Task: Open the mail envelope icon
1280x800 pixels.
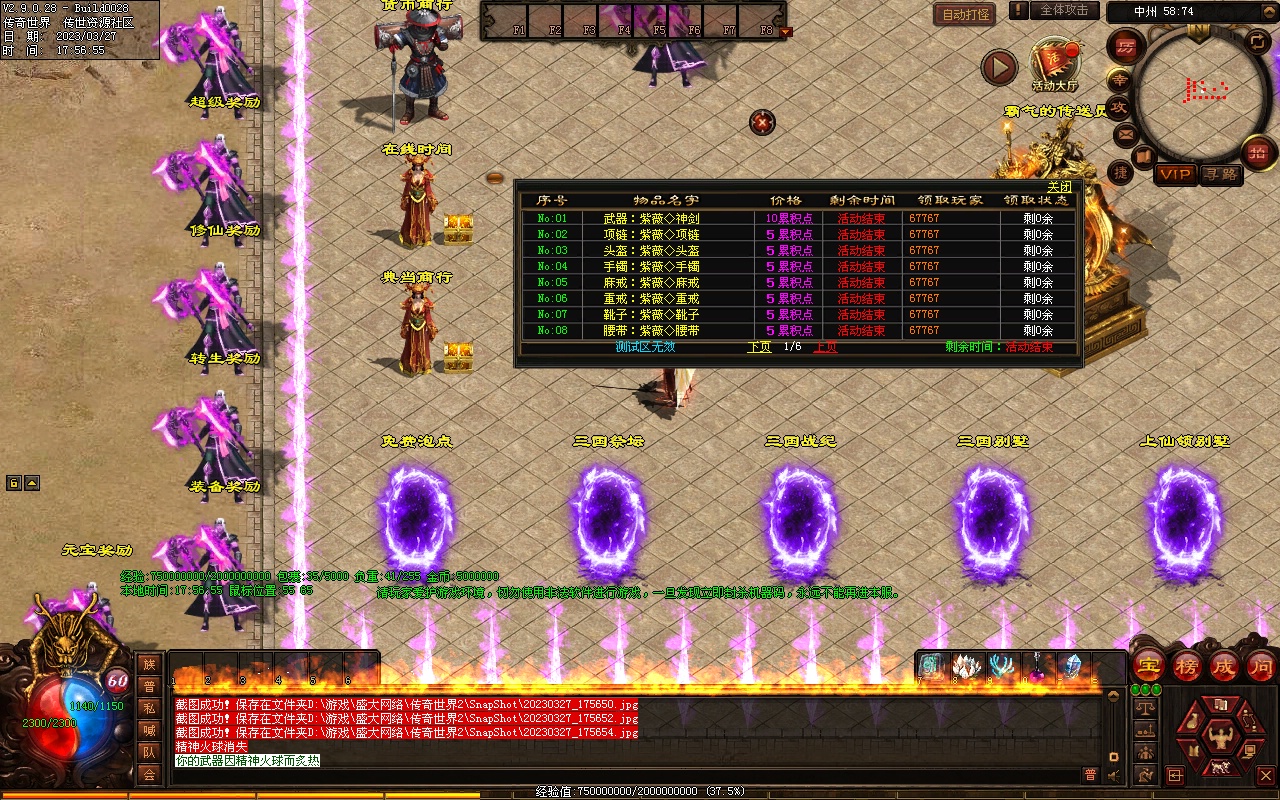Action: [1126, 133]
